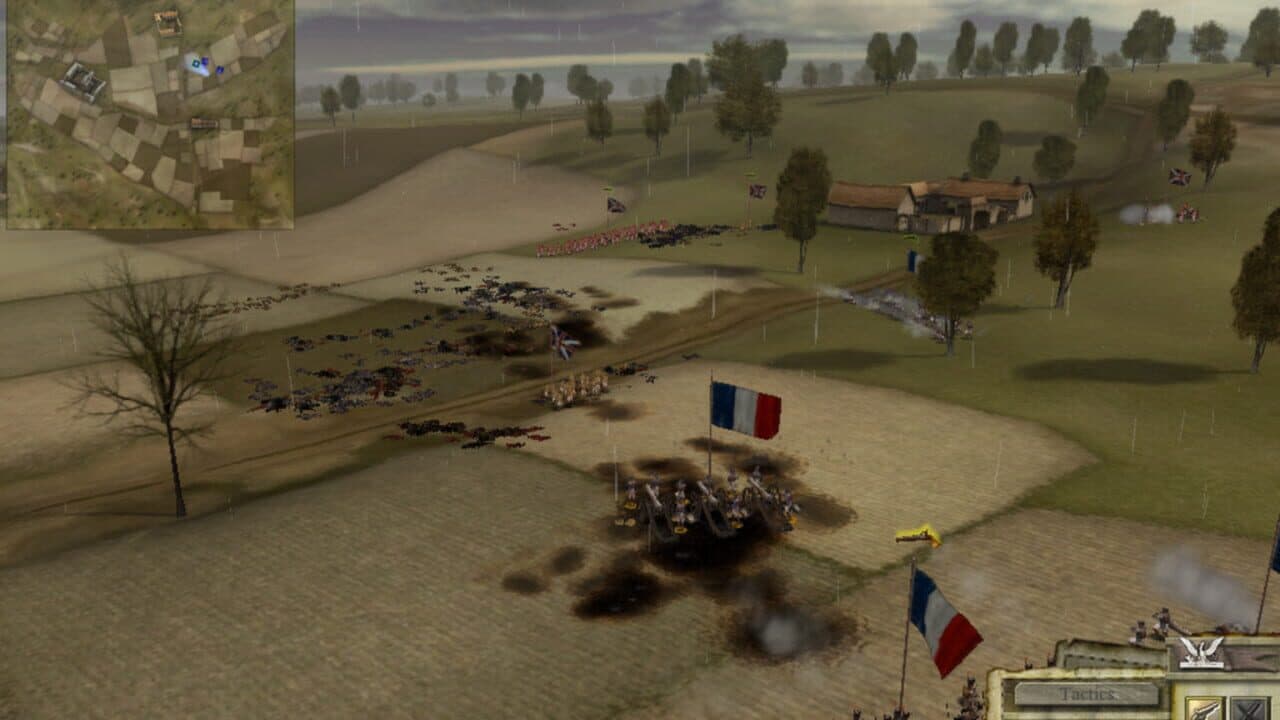
Task: Click the red enemy flag marker near the distant line
Action: point(757,192)
